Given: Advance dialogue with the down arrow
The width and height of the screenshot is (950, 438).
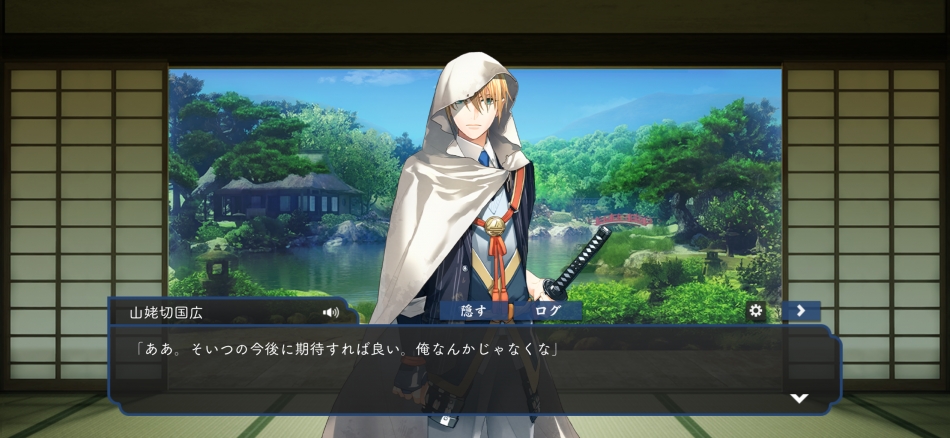Looking at the screenshot, I should coord(799,398).
